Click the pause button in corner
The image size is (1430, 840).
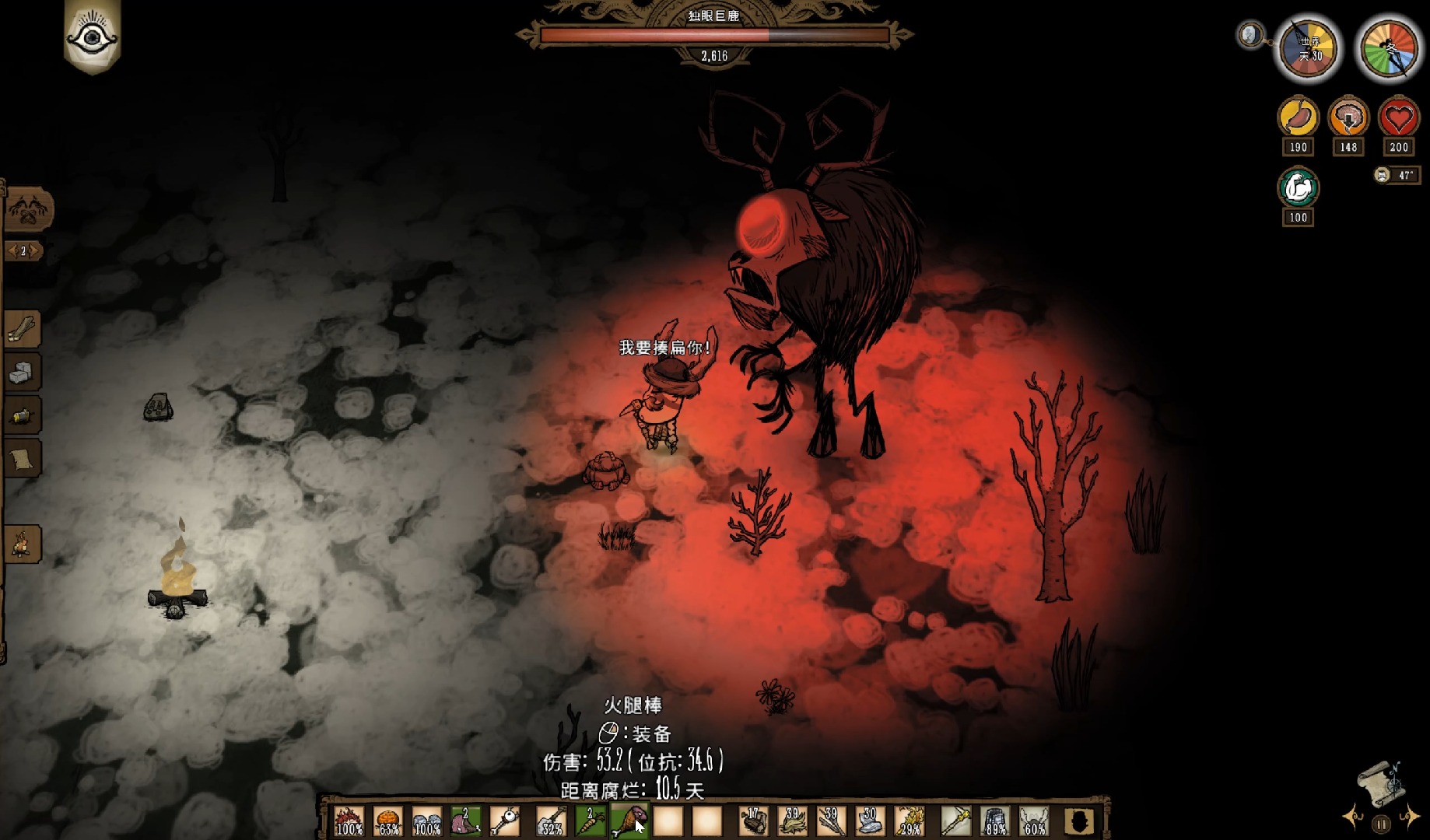click(x=1381, y=824)
